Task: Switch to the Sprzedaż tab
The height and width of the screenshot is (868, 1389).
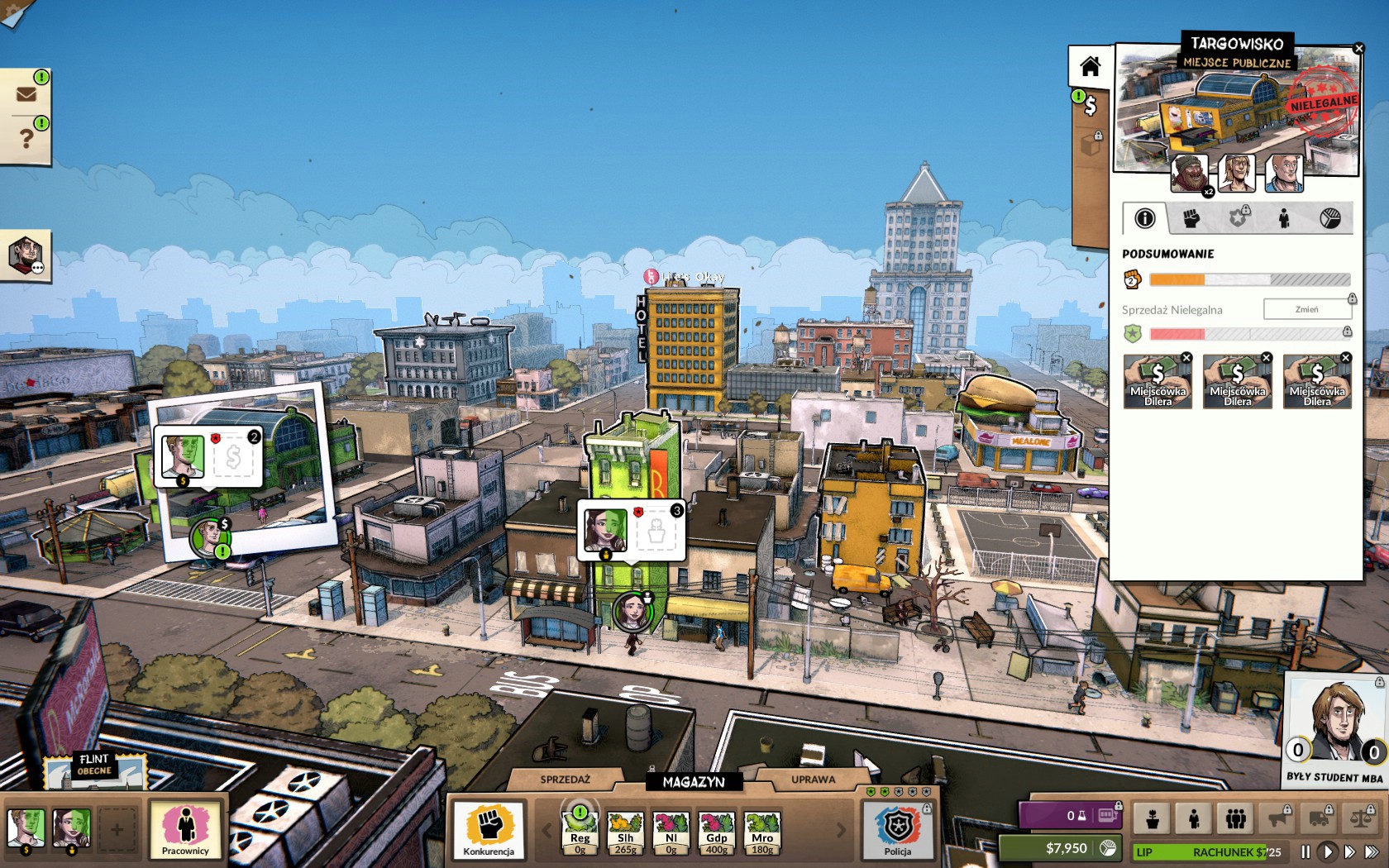Action: tap(565, 780)
